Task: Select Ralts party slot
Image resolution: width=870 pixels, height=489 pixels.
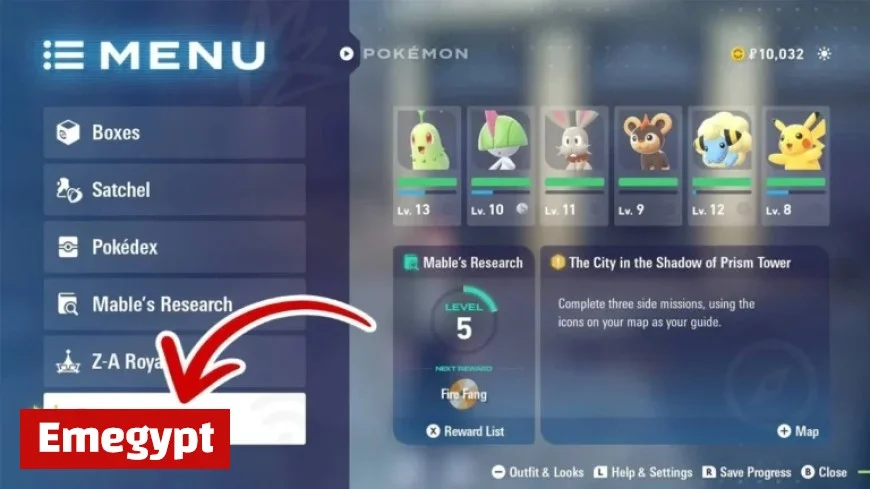Action: click(x=500, y=164)
